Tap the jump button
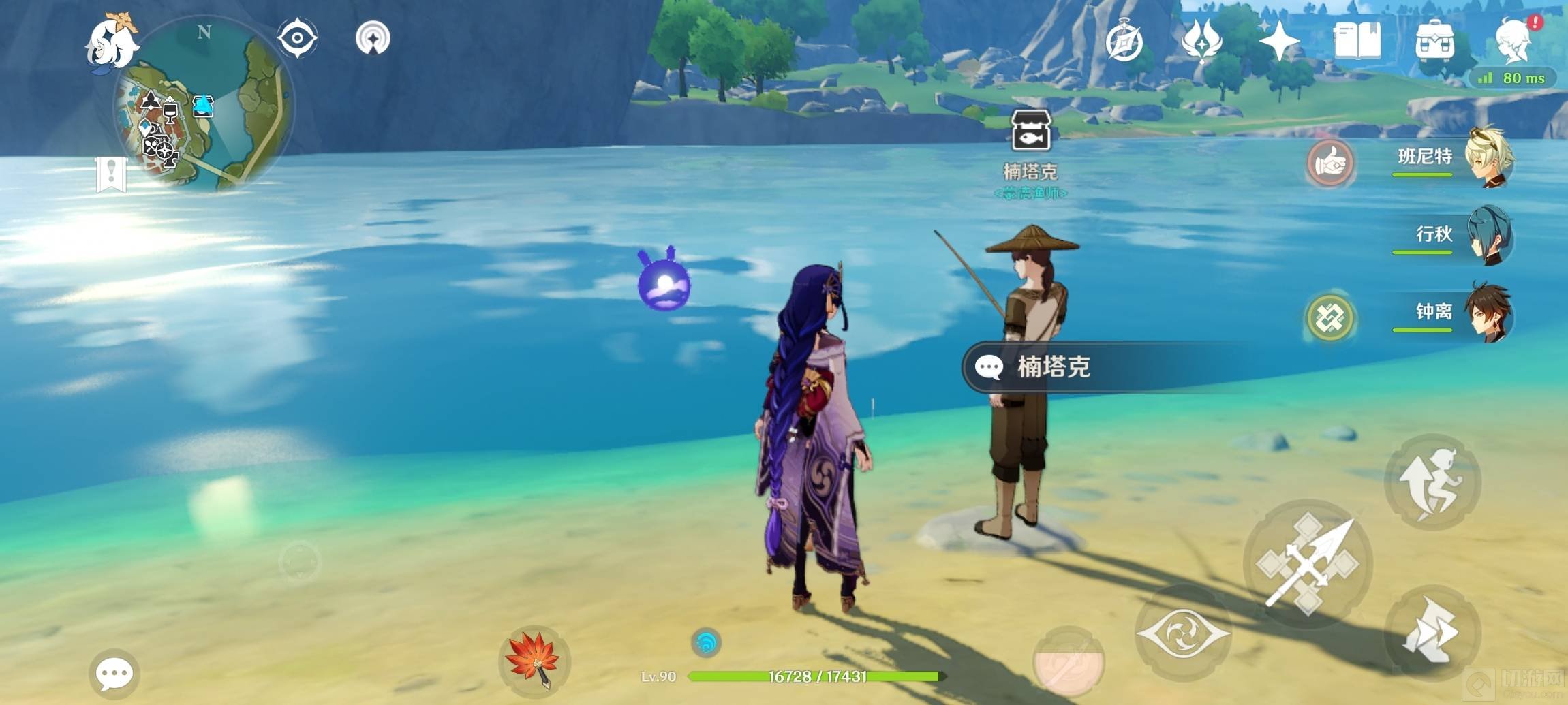 coord(1432,482)
